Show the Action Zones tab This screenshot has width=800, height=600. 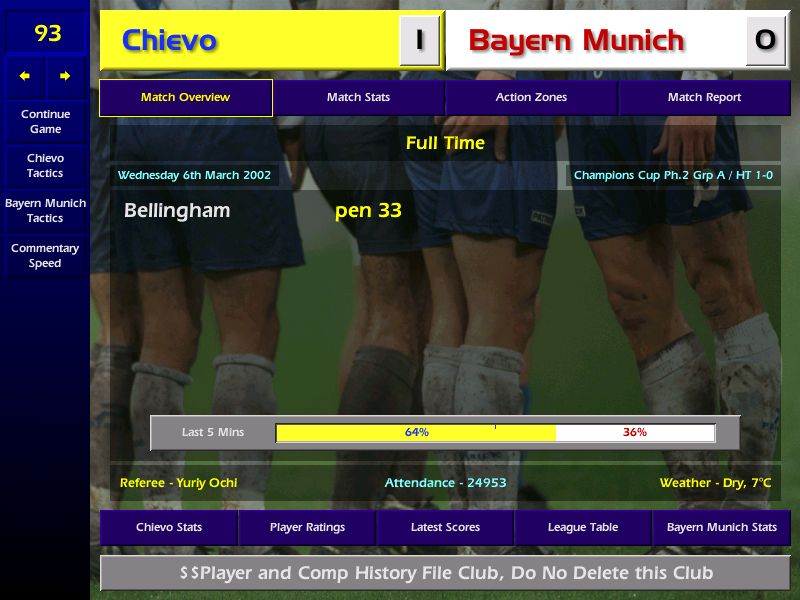click(x=531, y=97)
